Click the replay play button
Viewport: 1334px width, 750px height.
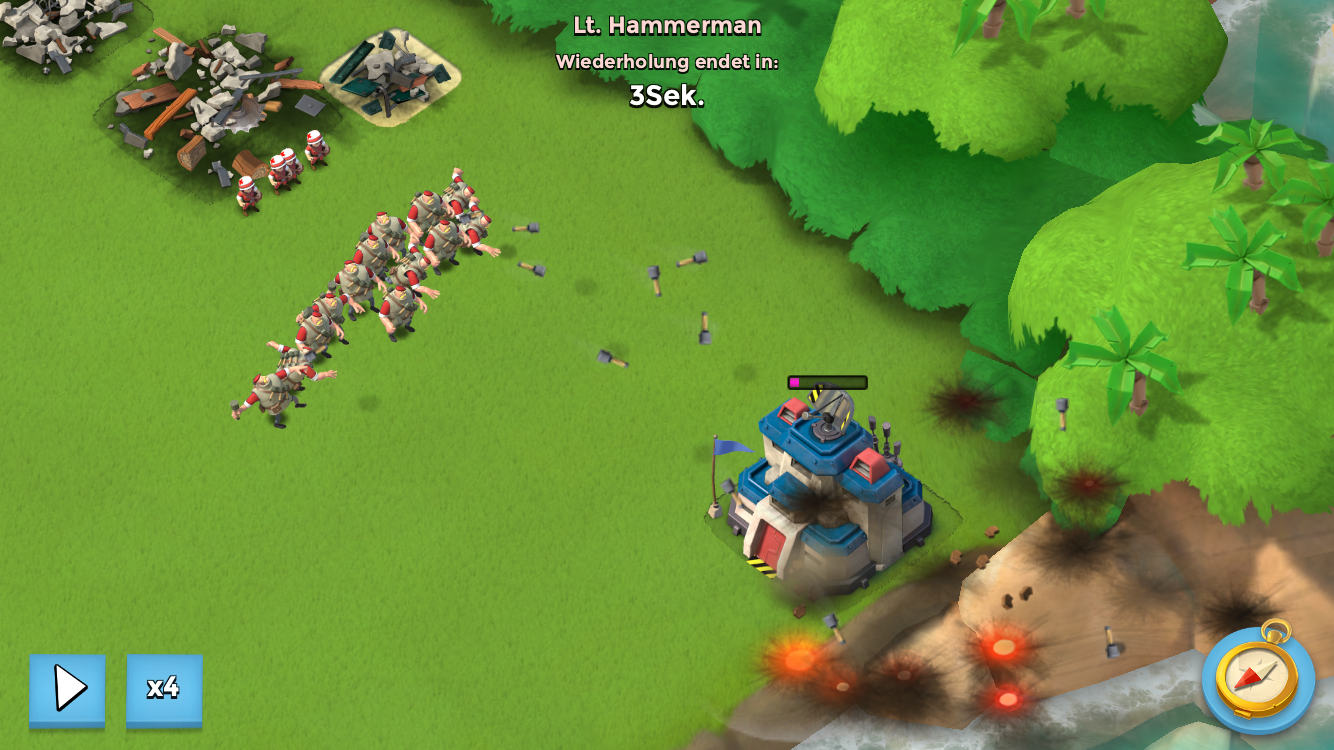[67, 688]
